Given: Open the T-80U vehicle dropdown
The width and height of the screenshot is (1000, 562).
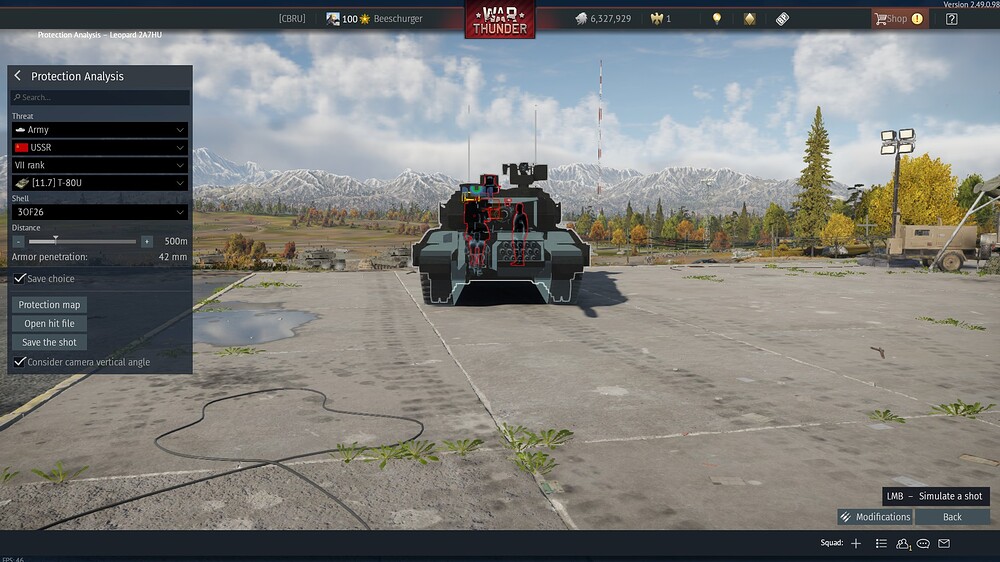Looking at the screenshot, I should (99, 183).
